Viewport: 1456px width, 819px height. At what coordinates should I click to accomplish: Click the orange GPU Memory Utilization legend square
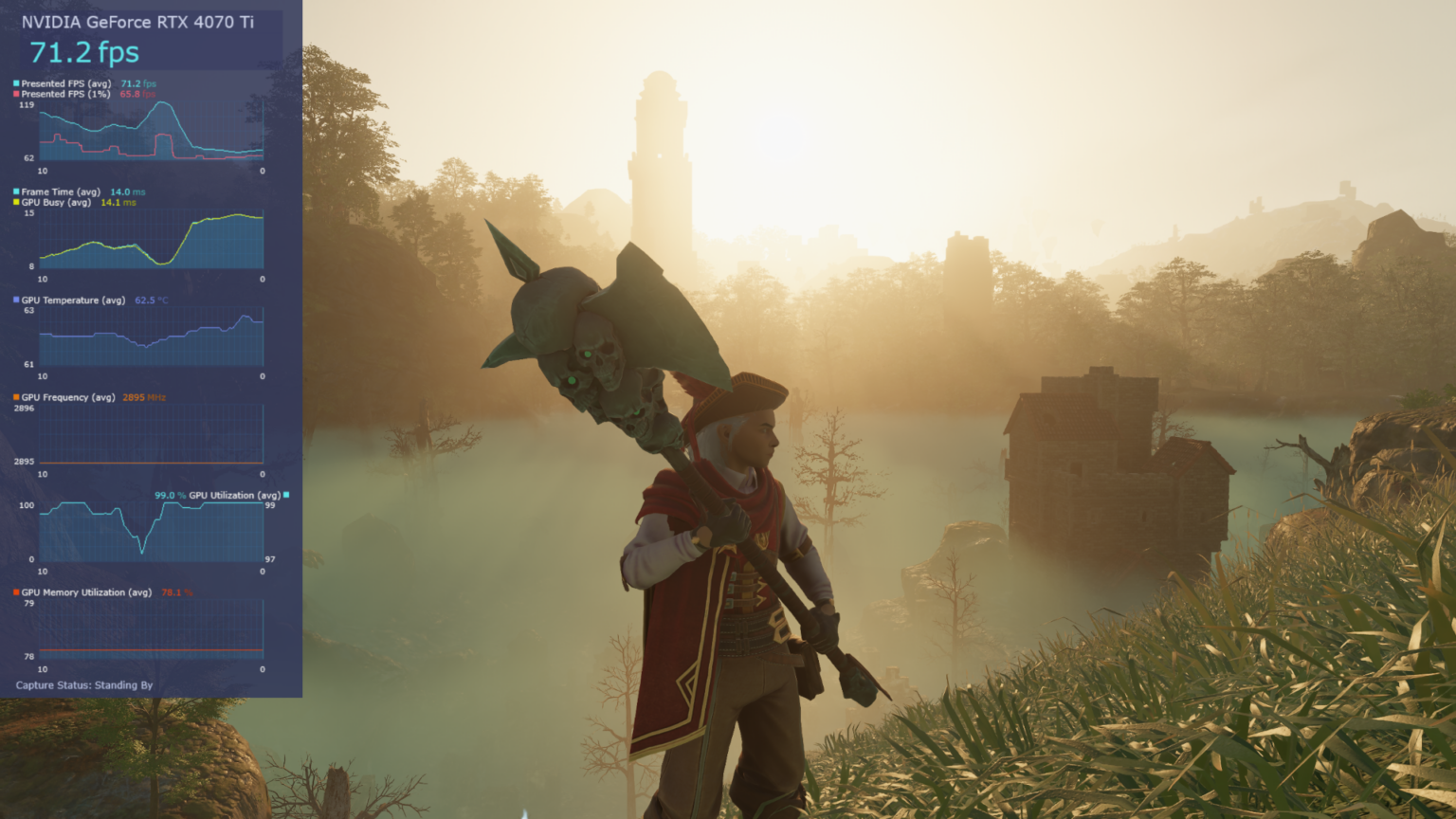pos(14,592)
